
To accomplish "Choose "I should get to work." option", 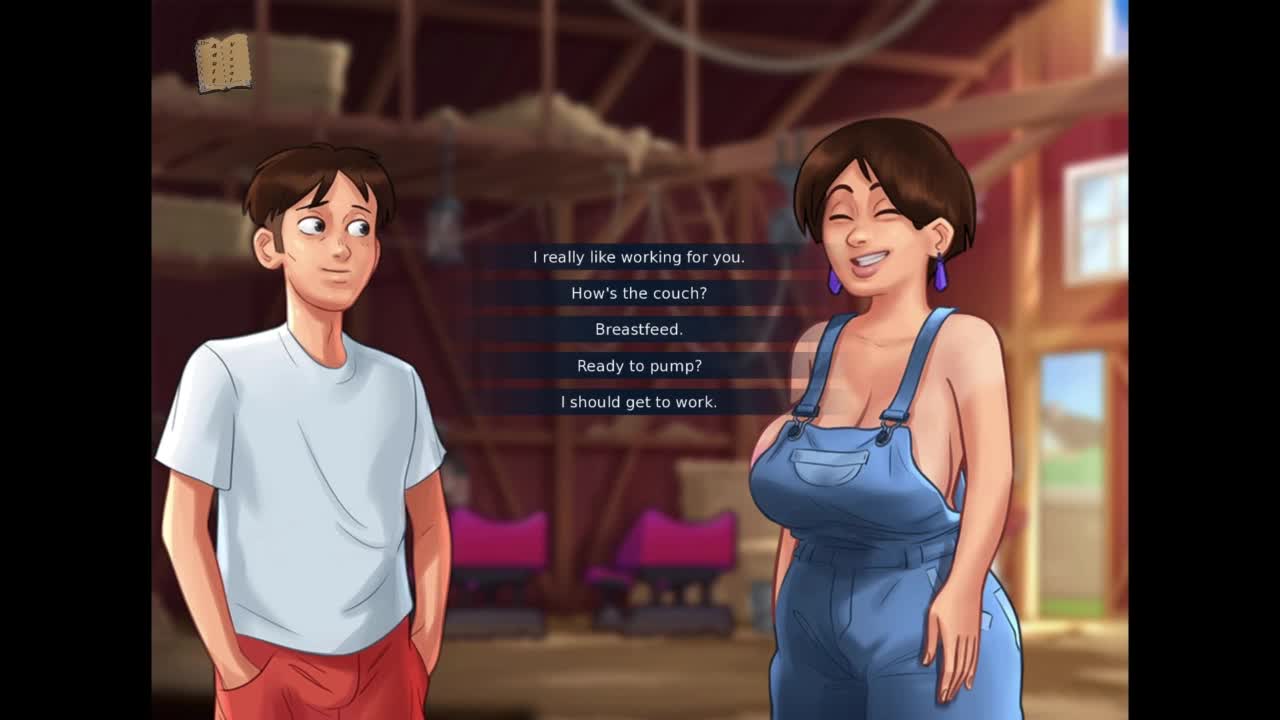I will (639, 402).
